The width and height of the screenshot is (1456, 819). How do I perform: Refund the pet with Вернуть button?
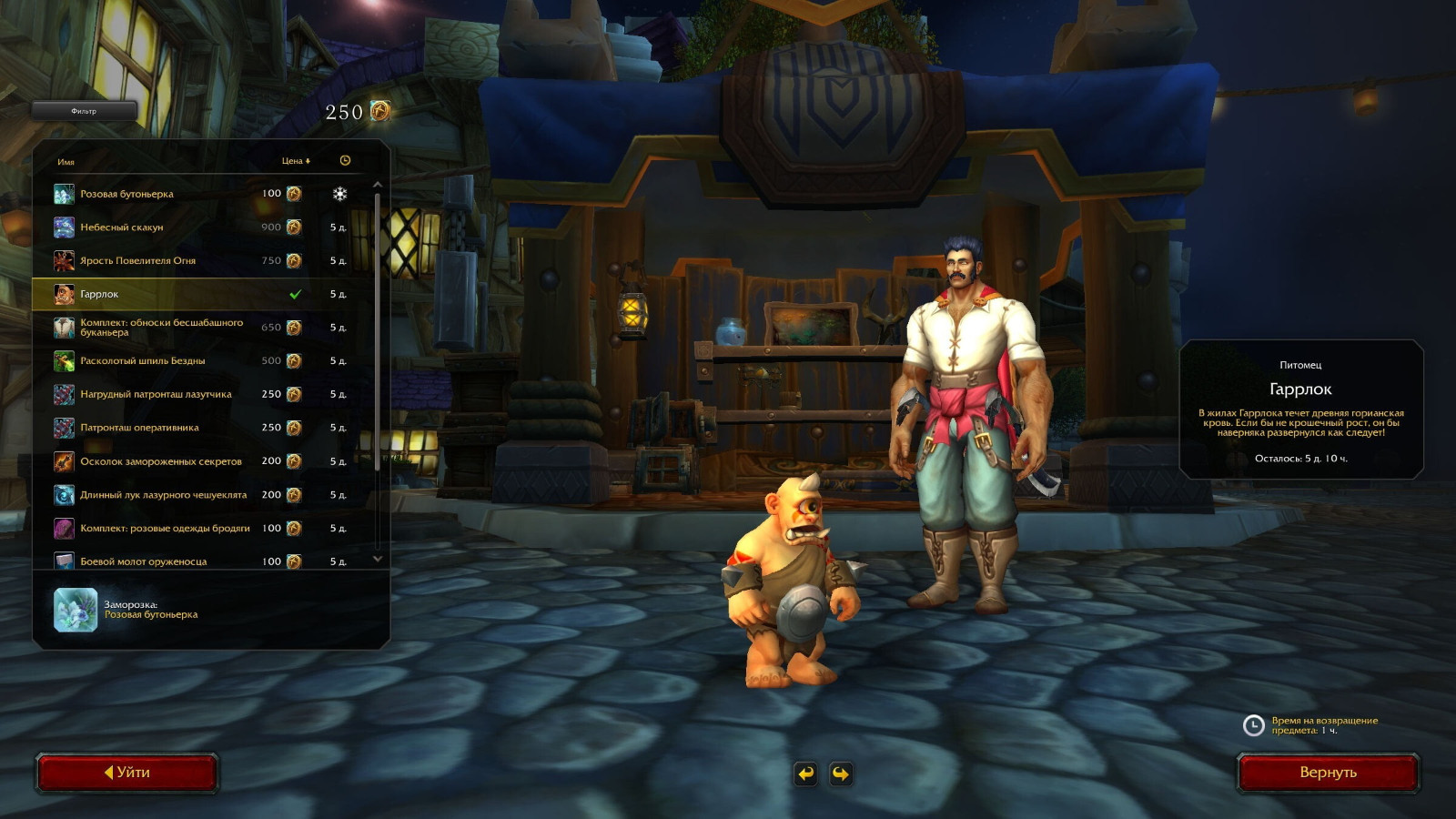tap(1328, 773)
